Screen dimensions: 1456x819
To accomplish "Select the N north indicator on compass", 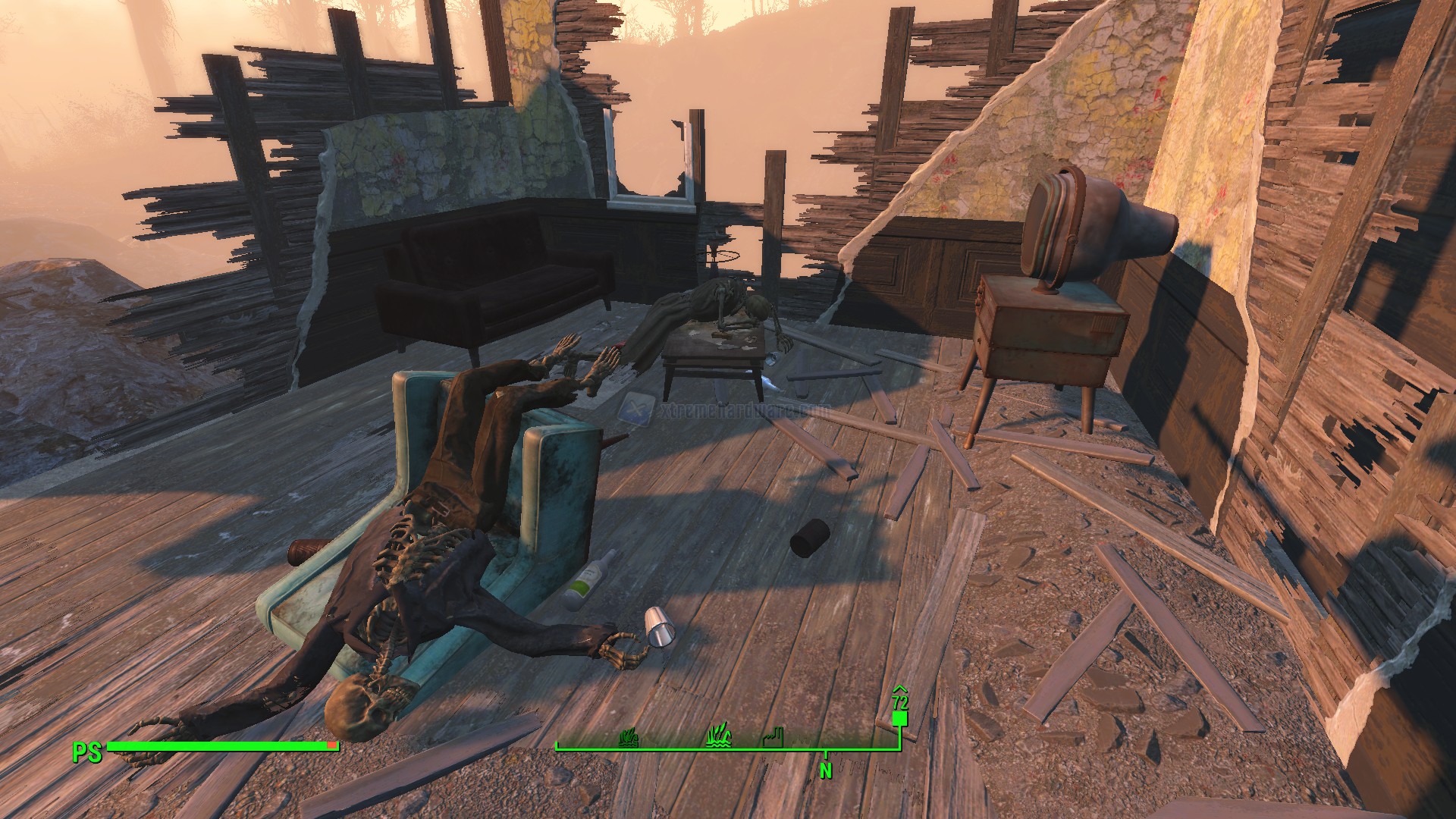I will pos(826,770).
